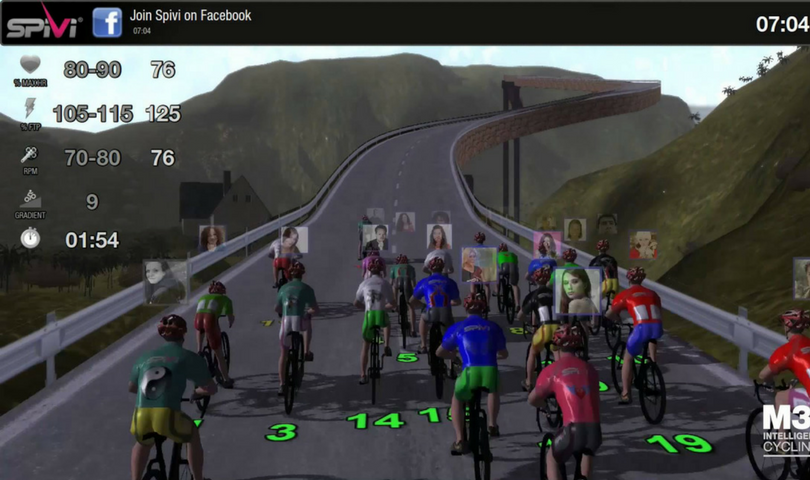Viewport: 810px width, 480px height.
Task: Click the M3 Intelligent Cycling logo
Action: (x=786, y=430)
